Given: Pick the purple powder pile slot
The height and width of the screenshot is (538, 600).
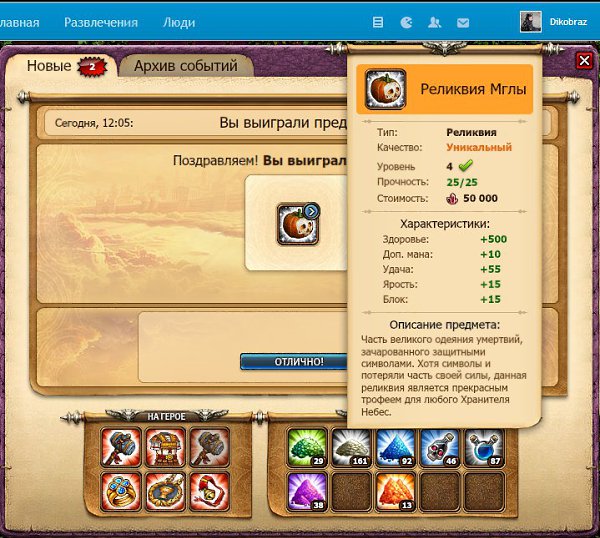Looking at the screenshot, I should tap(307, 491).
